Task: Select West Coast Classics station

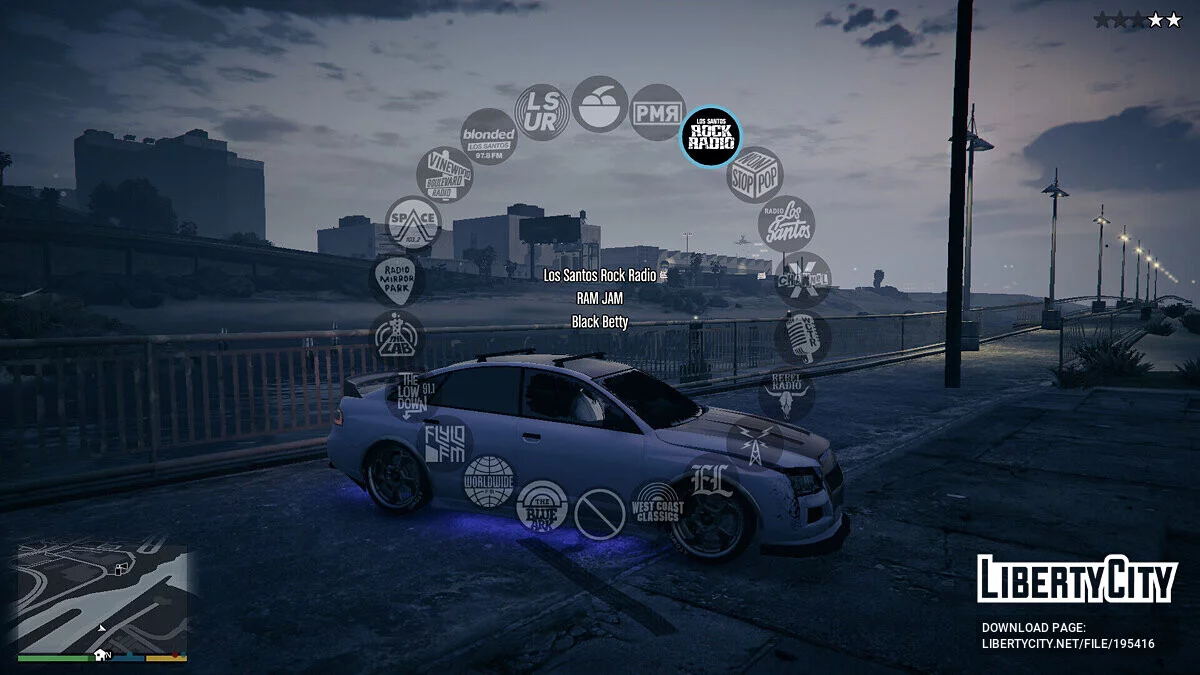Action: coord(658,507)
